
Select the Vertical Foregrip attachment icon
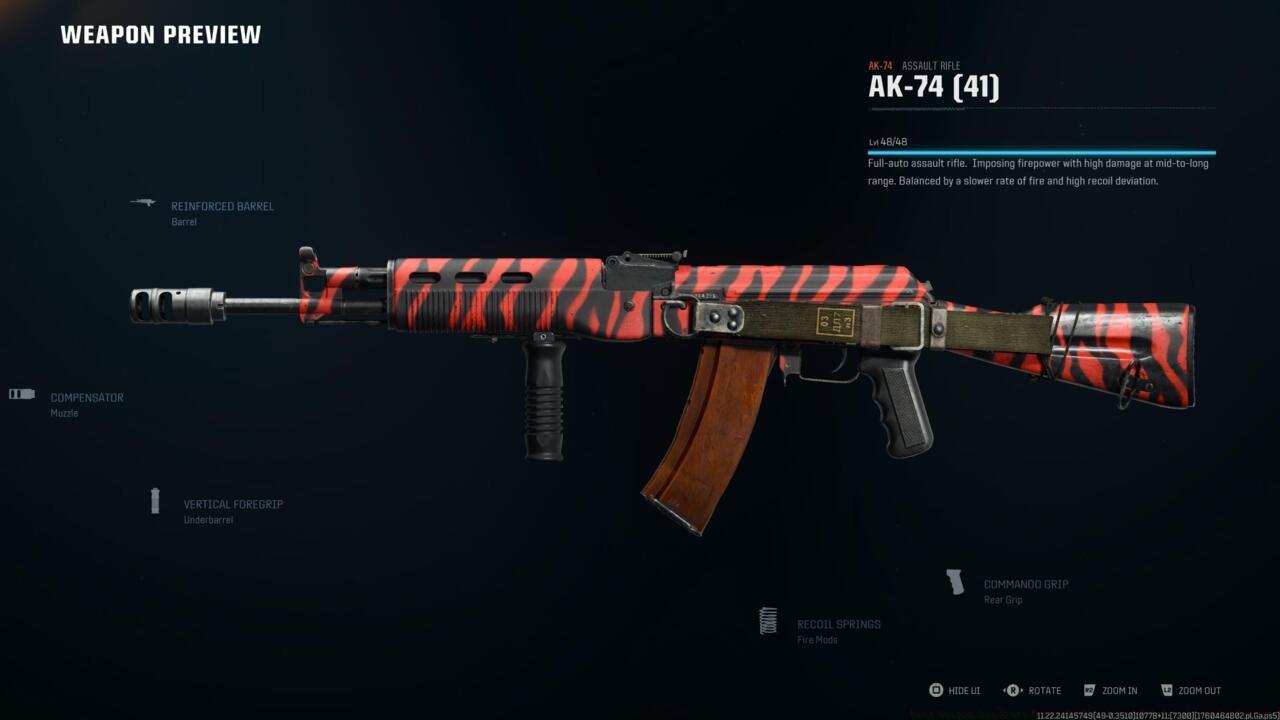[x=156, y=500]
